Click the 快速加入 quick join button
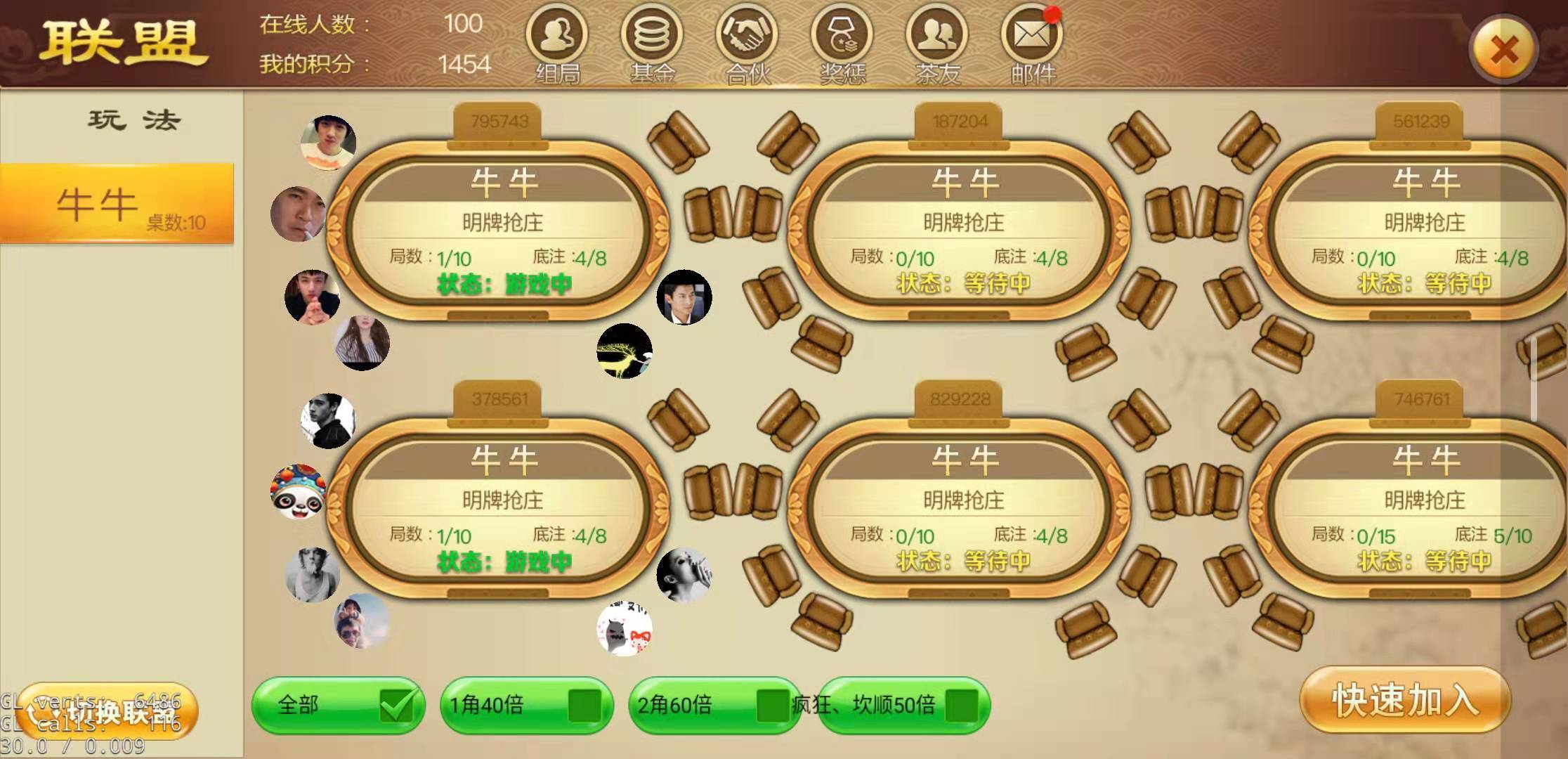Image resolution: width=1568 pixels, height=759 pixels. click(x=1405, y=700)
